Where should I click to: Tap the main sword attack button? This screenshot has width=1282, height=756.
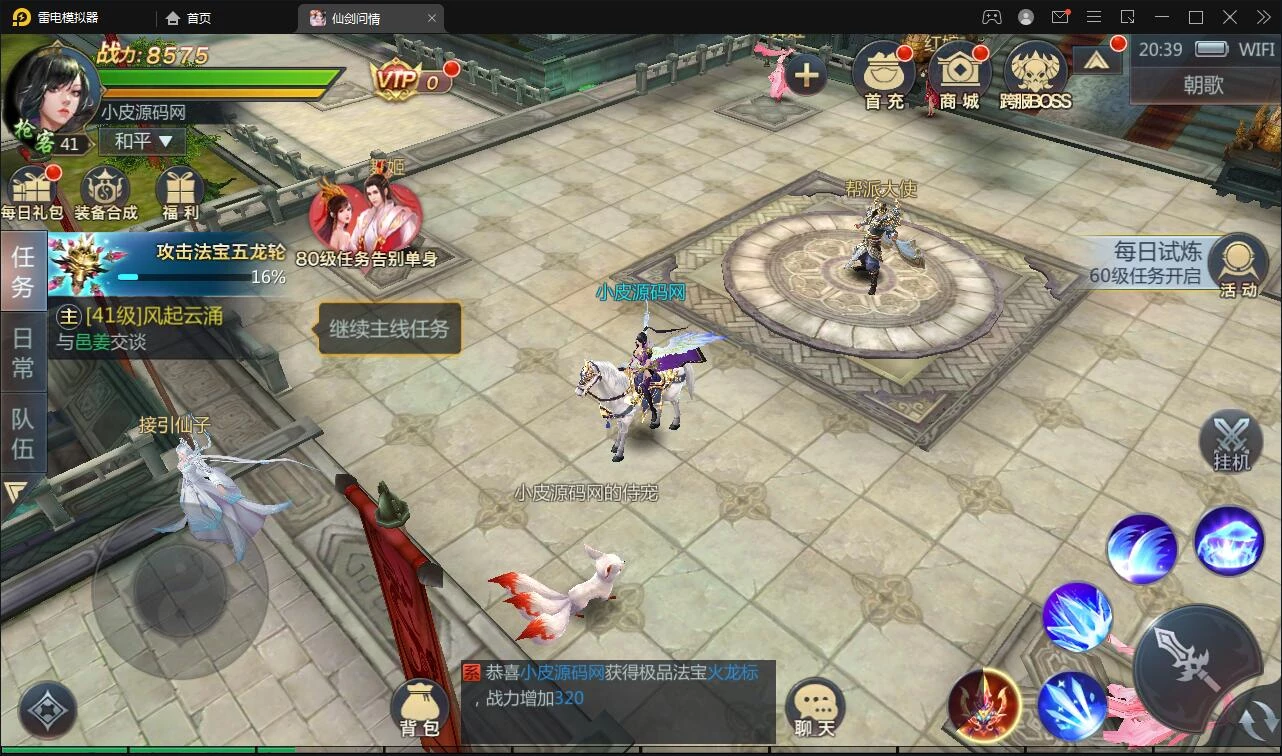1197,665
